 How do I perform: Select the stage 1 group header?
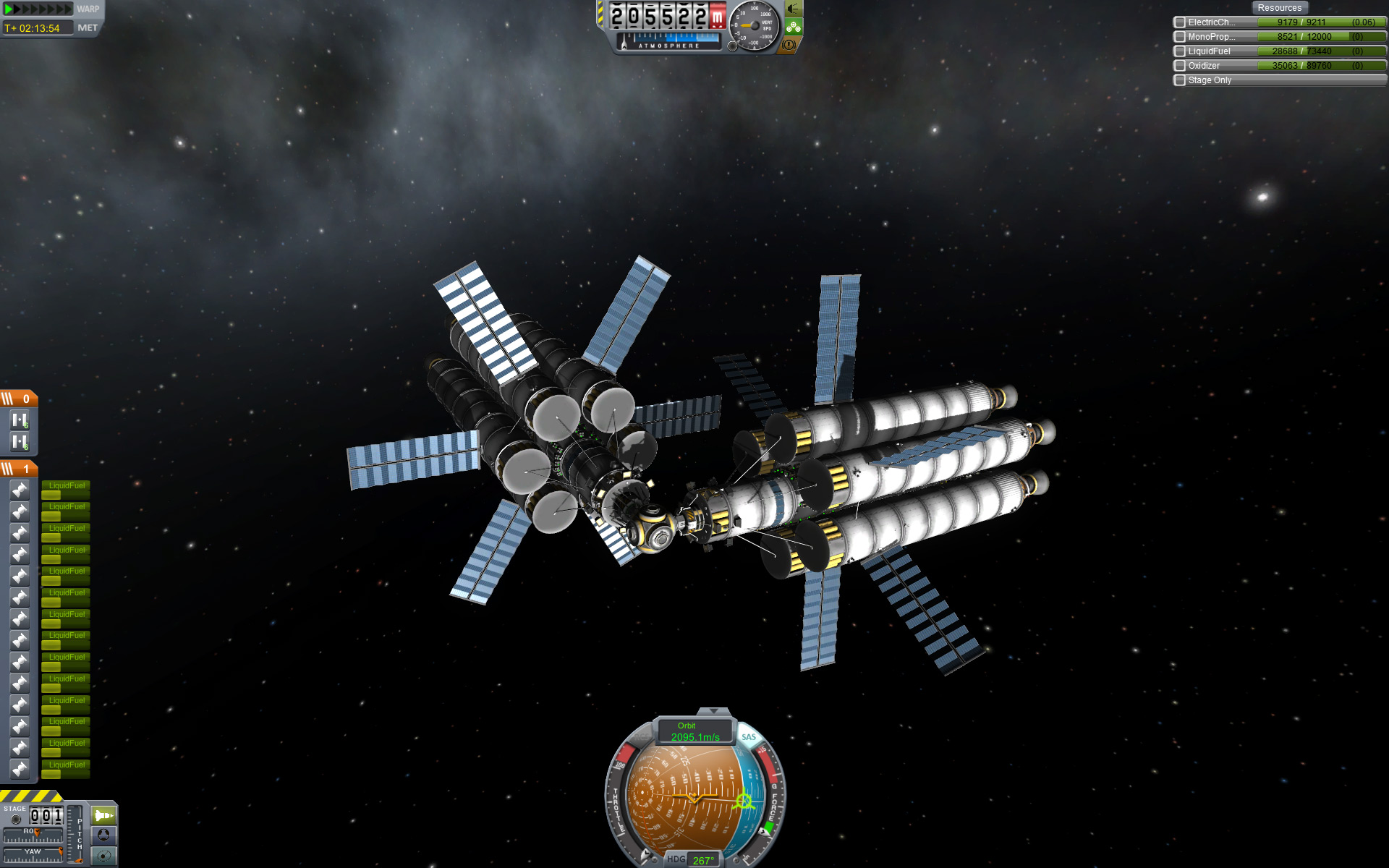[x=18, y=469]
